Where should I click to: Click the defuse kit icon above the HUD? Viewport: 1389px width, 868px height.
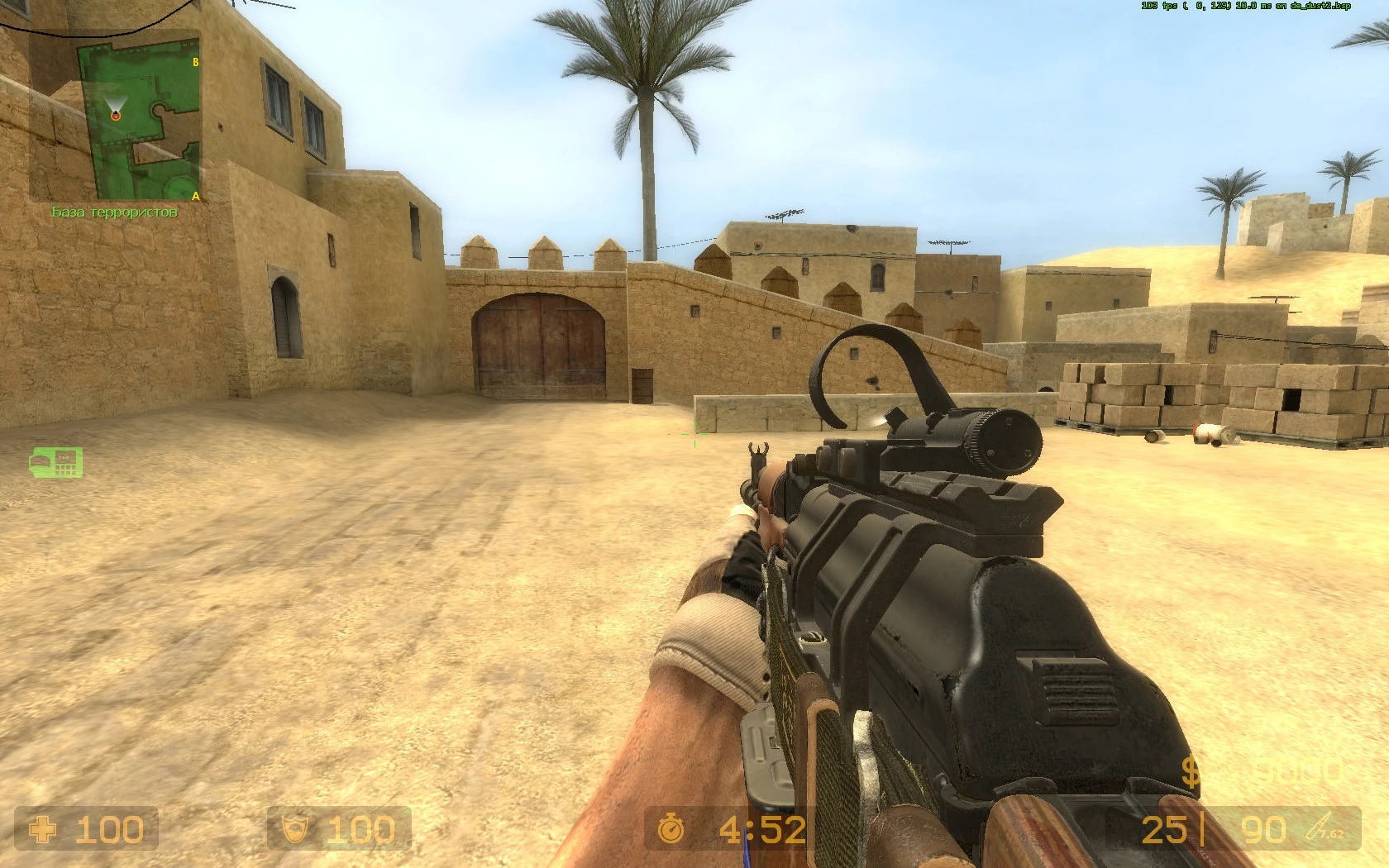(x=56, y=462)
